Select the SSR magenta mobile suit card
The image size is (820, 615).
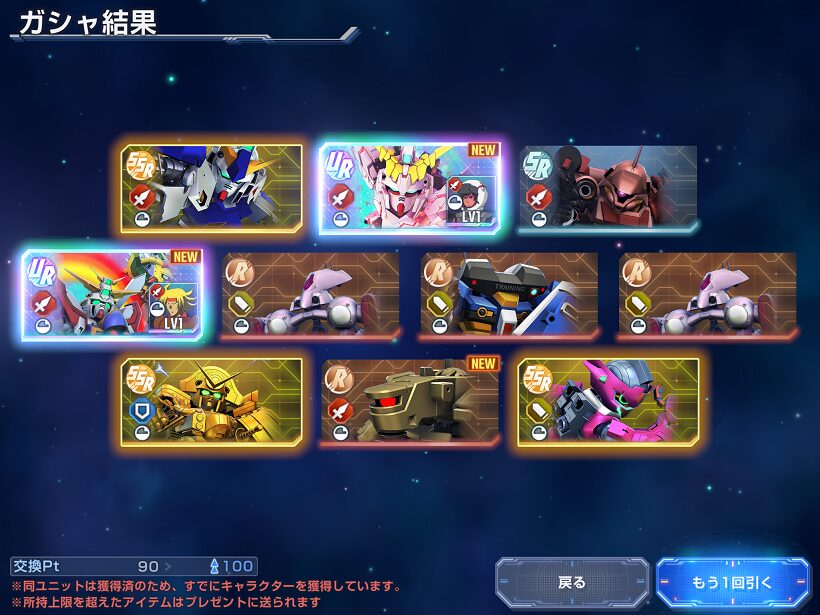pos(608,401)
